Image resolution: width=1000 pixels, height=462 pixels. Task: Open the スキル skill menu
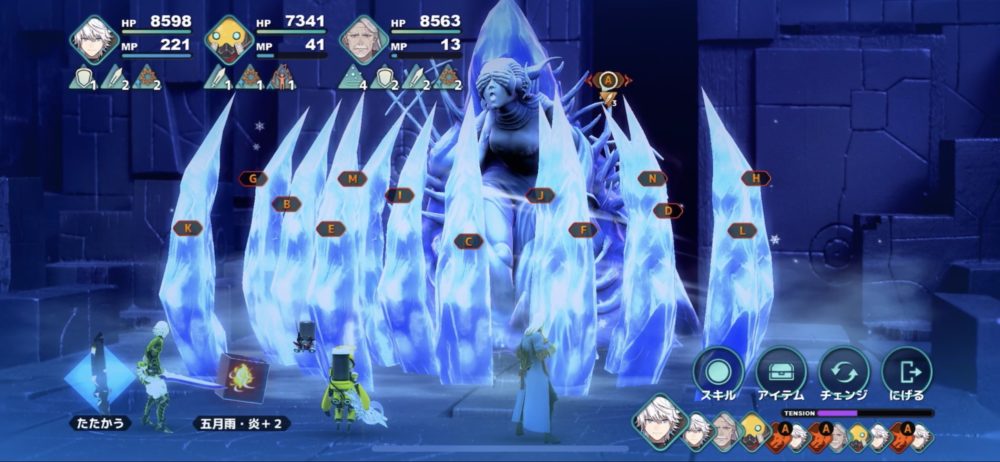click(717, 372)
